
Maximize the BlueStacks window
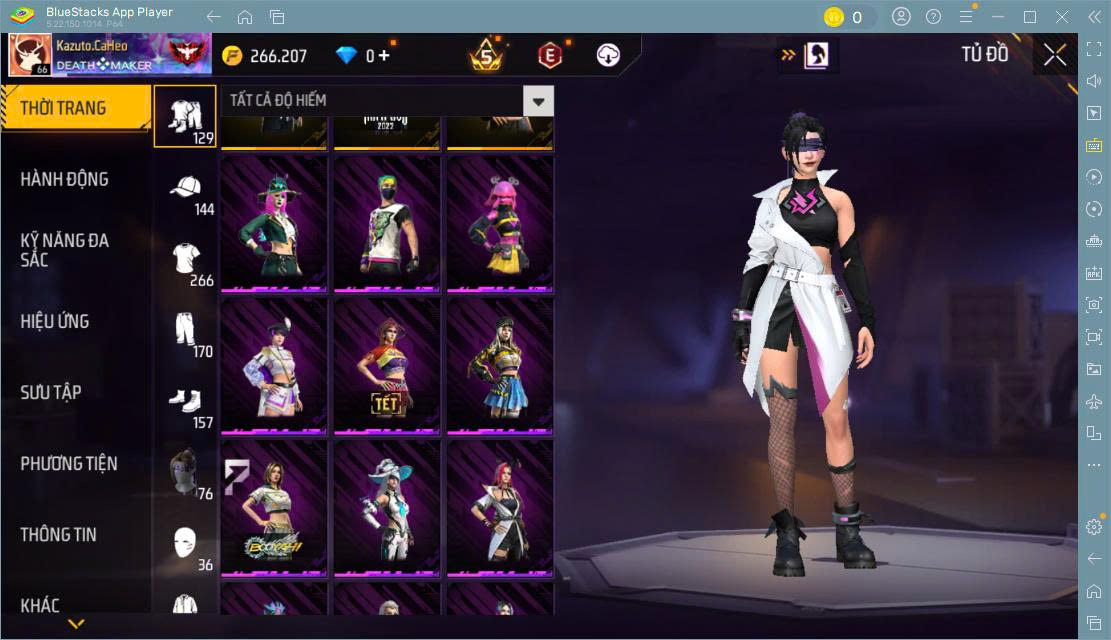1030,17
